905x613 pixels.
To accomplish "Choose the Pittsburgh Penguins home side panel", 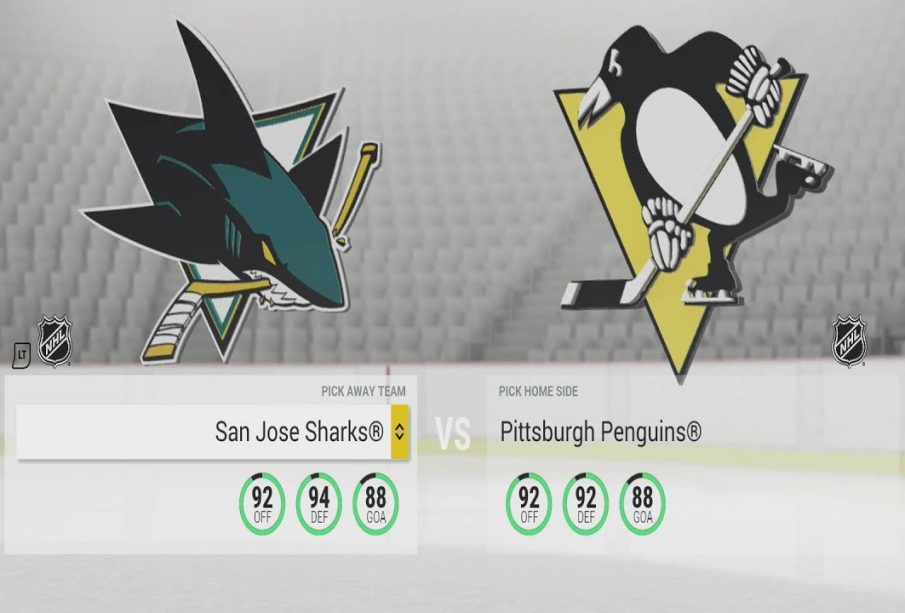I will [x=600, y=432].
